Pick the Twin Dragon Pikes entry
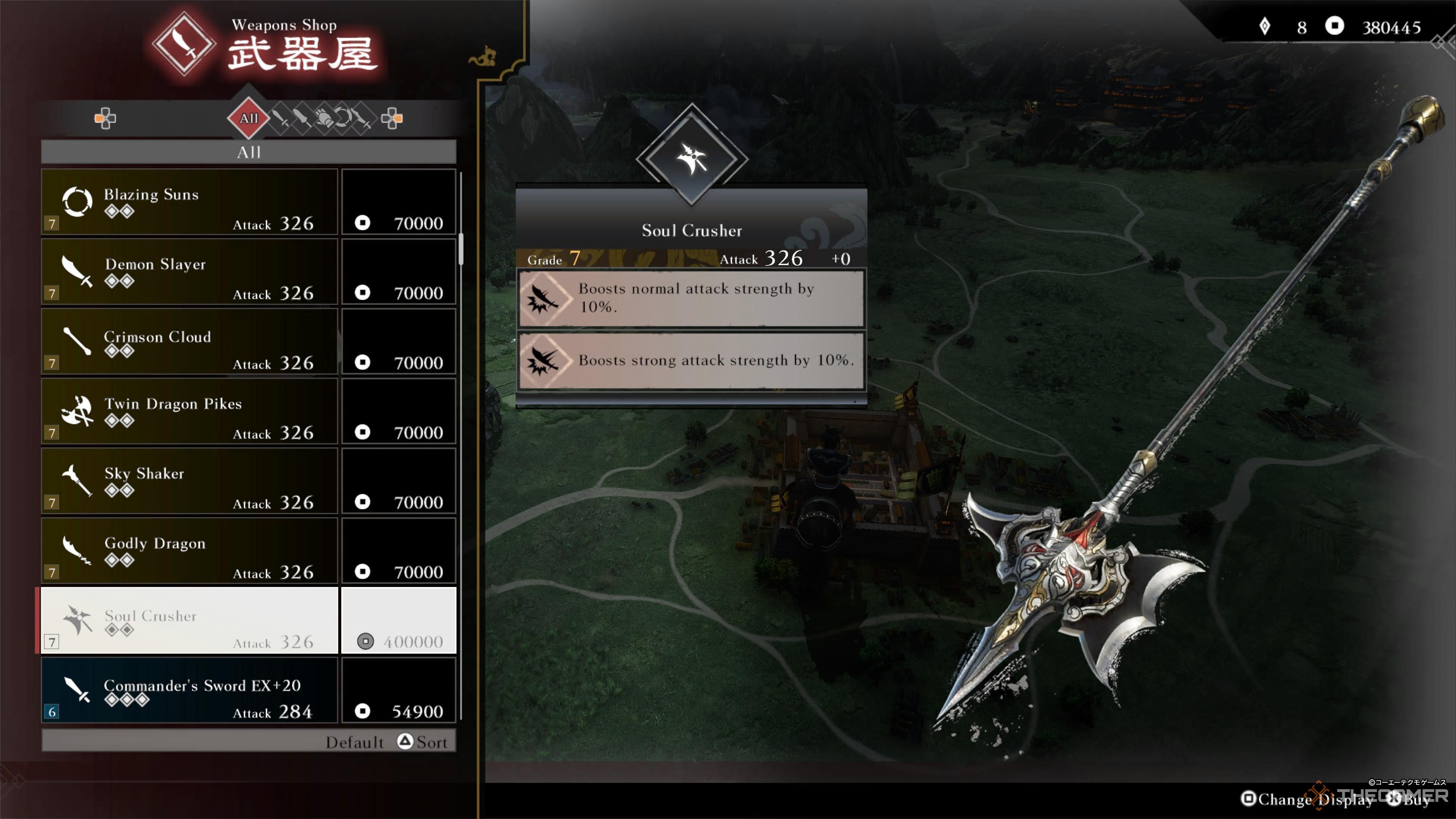 [x=190, y=411]
